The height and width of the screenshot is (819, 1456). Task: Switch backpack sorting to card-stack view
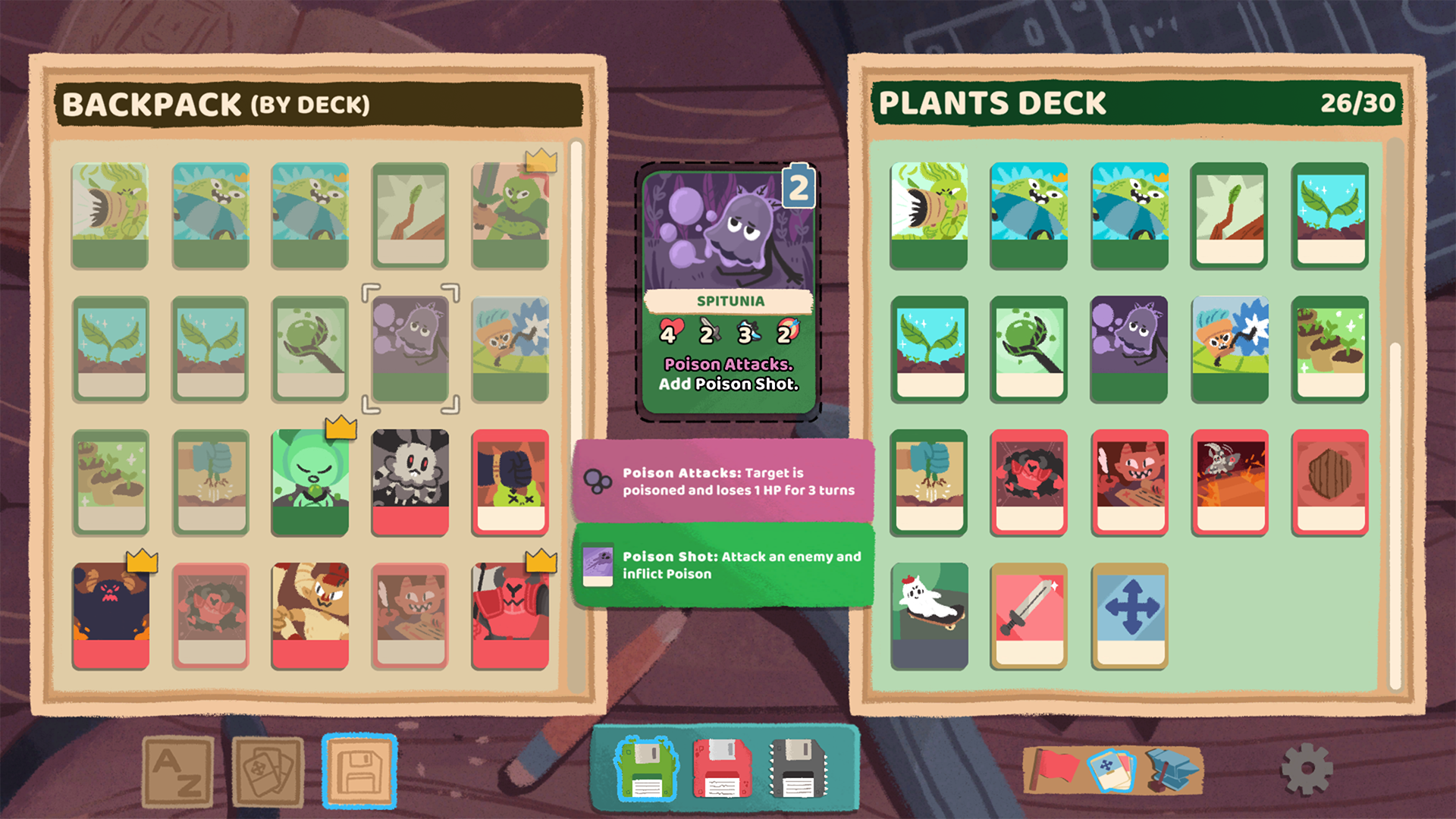[266, 768]
